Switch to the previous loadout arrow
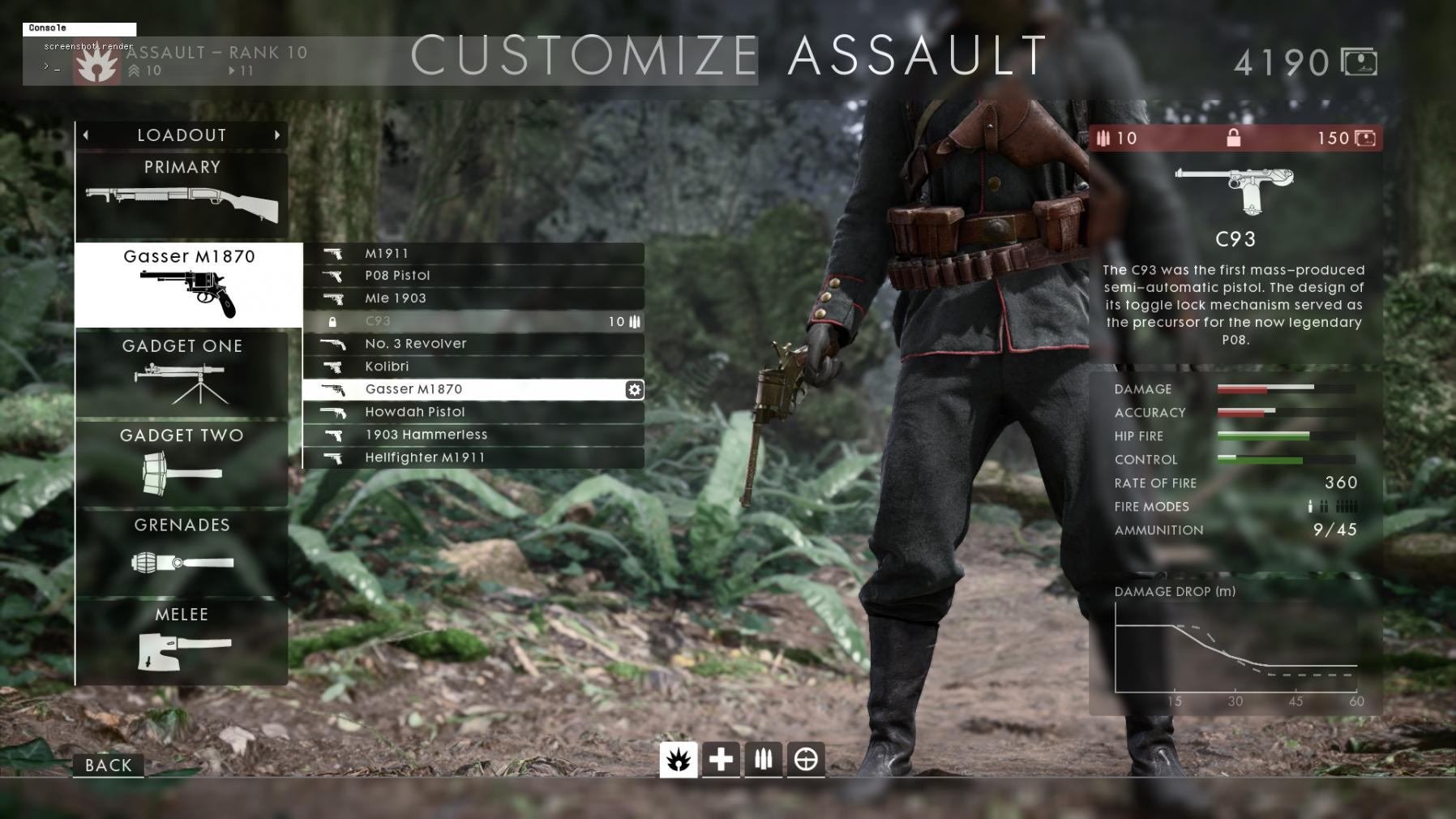 (86, 135)
